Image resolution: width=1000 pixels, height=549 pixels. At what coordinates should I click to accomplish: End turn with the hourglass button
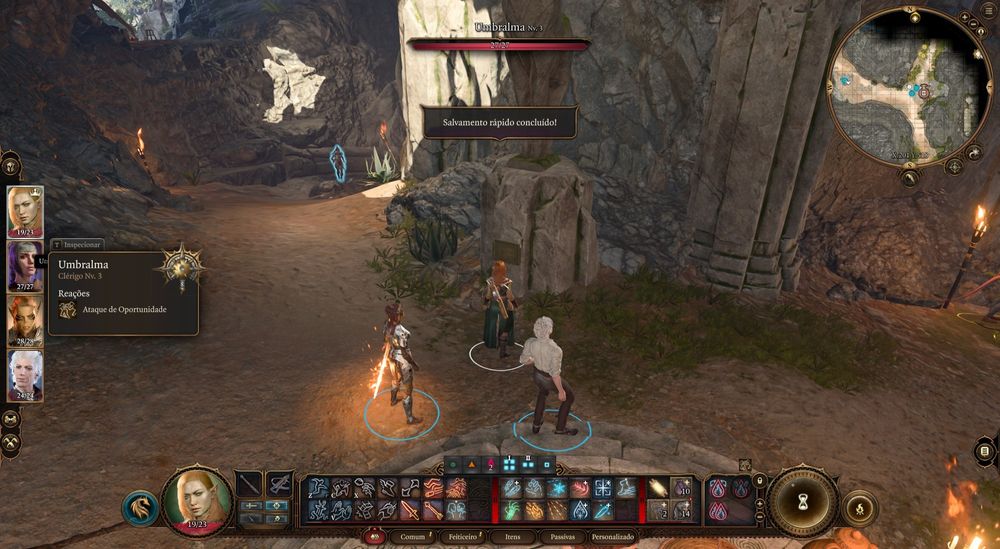pos(803,498)
